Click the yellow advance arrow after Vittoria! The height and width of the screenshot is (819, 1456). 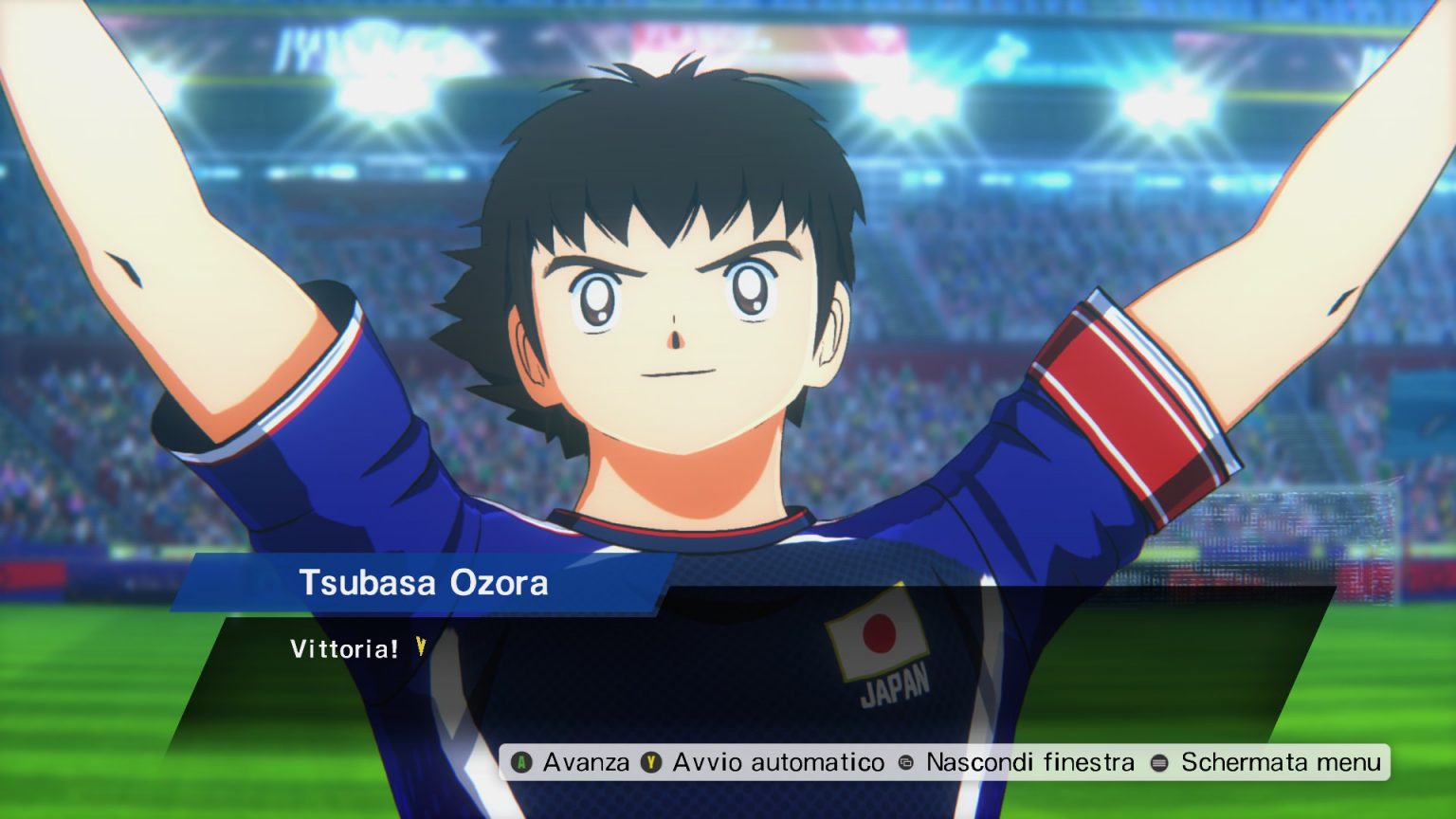coord(419,649)
